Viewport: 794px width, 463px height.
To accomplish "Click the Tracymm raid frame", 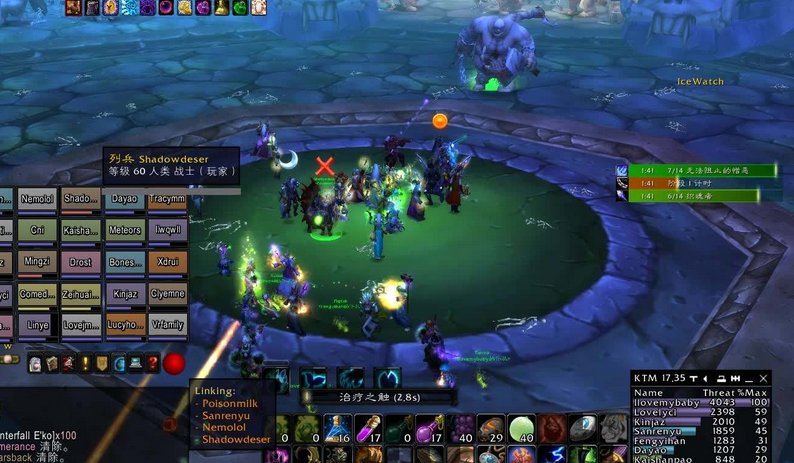I will tap(167, 199).
